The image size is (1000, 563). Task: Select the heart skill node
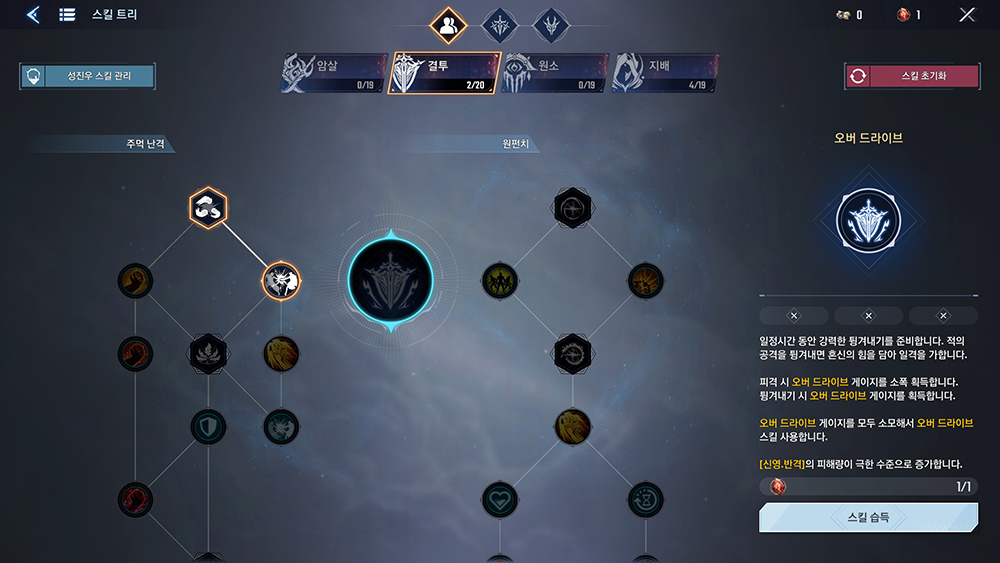coord(500,499)
